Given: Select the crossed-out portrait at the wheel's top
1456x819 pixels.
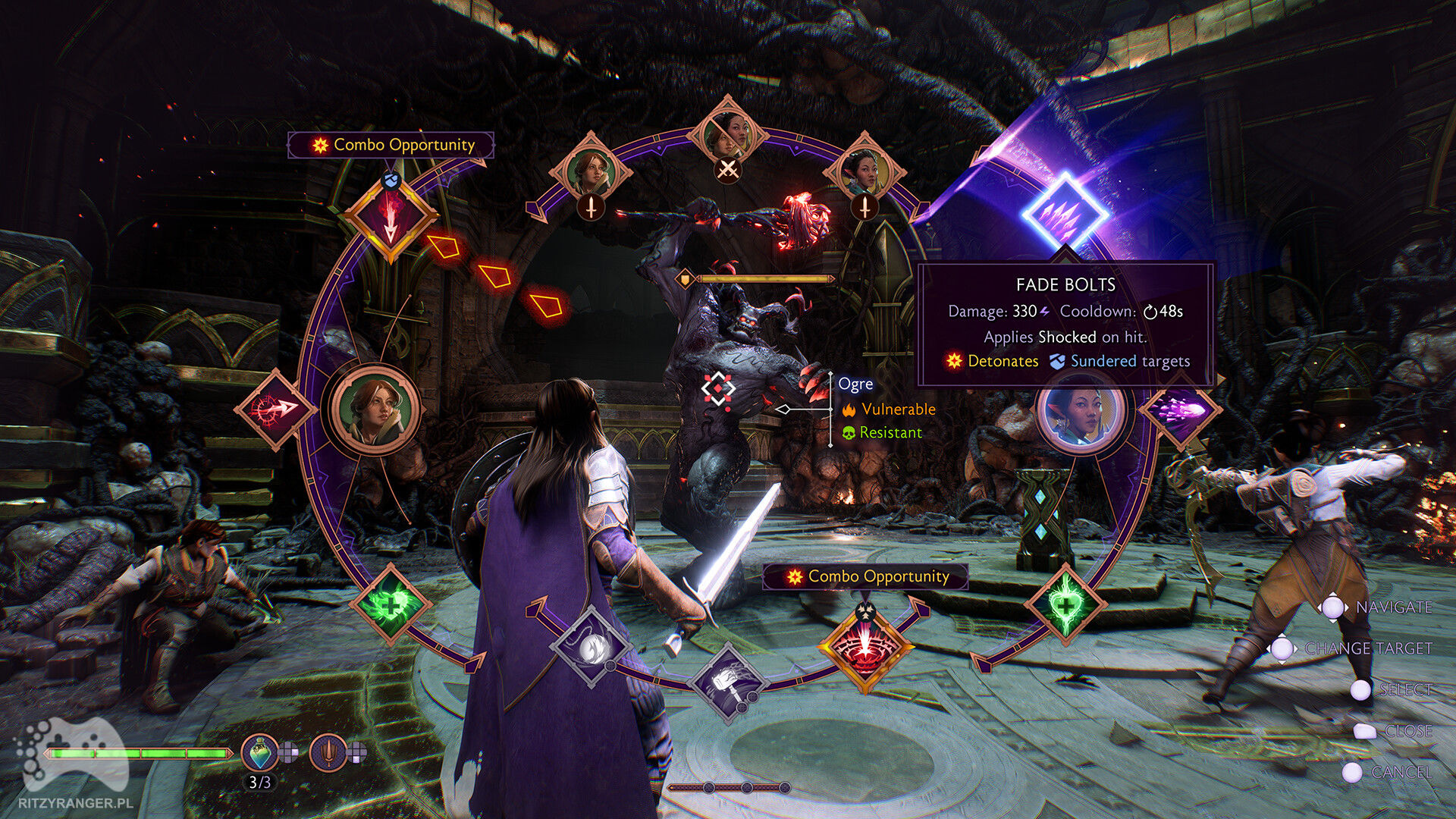Looking at the screenshot, I should click(x=727, y=136).
